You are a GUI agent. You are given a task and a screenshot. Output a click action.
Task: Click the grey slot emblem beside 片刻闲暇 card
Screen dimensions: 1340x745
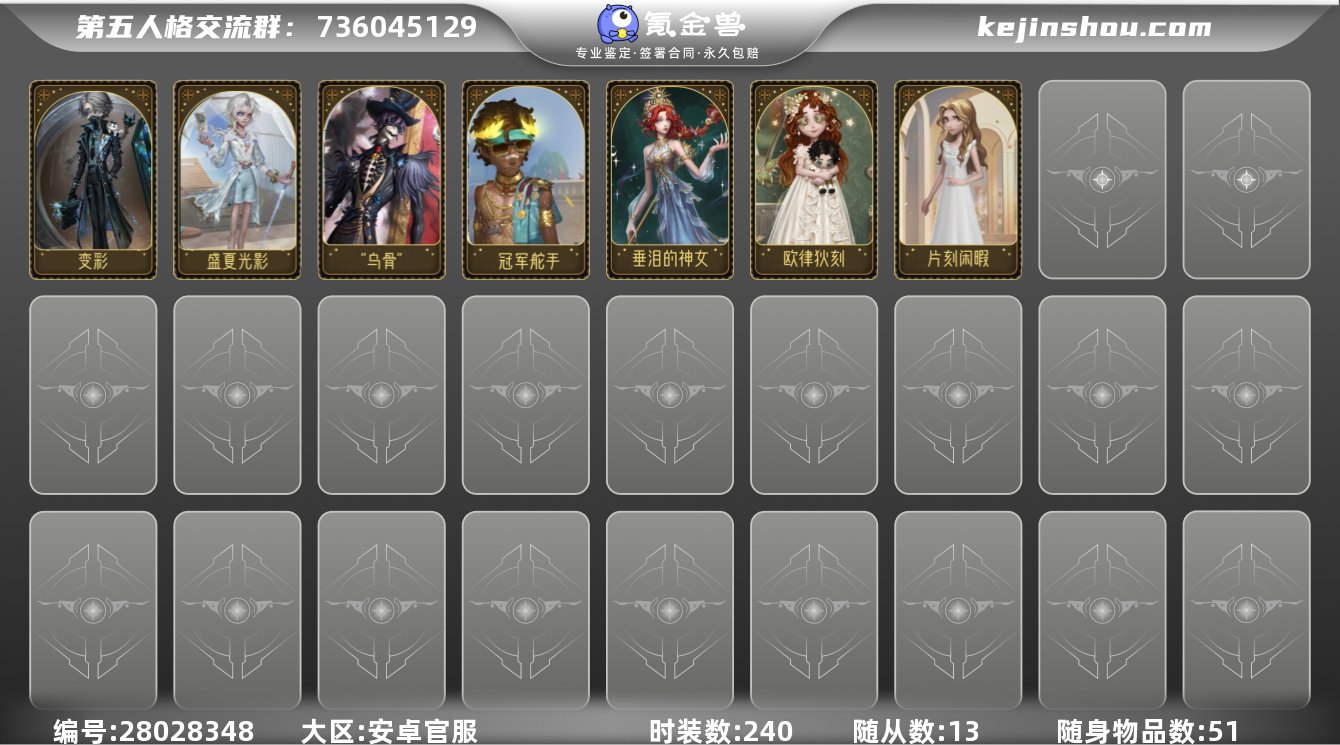(1100, 178)
